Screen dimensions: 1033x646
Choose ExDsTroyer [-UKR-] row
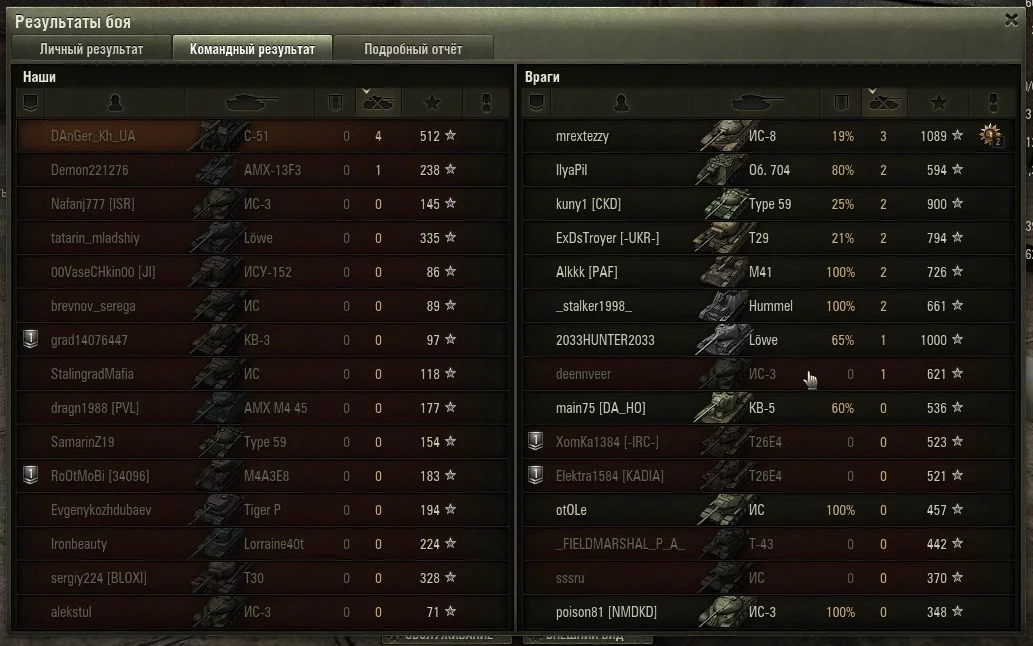point(607,238)
